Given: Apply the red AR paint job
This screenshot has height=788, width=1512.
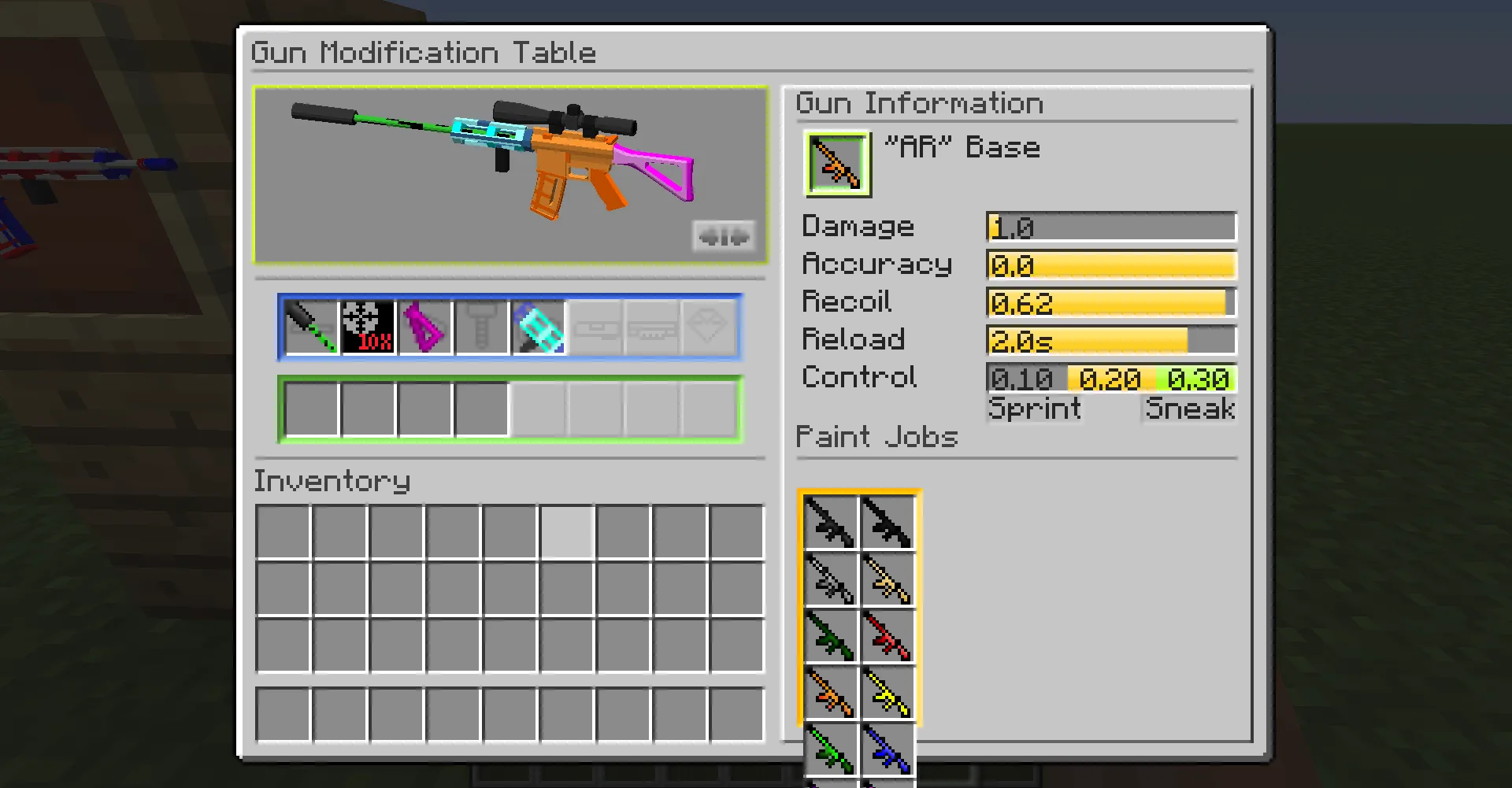Looking at the screenshot, I should coord(888,636).
